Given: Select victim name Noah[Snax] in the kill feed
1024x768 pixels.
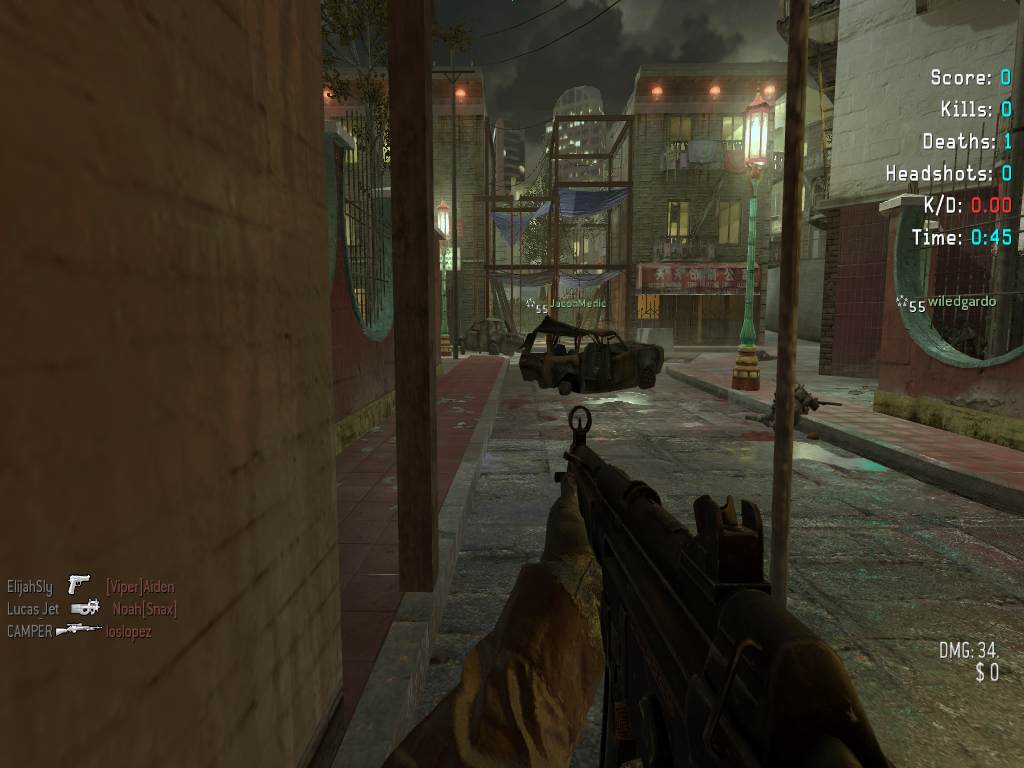Looking at the screenshot, I should (144, 609).
